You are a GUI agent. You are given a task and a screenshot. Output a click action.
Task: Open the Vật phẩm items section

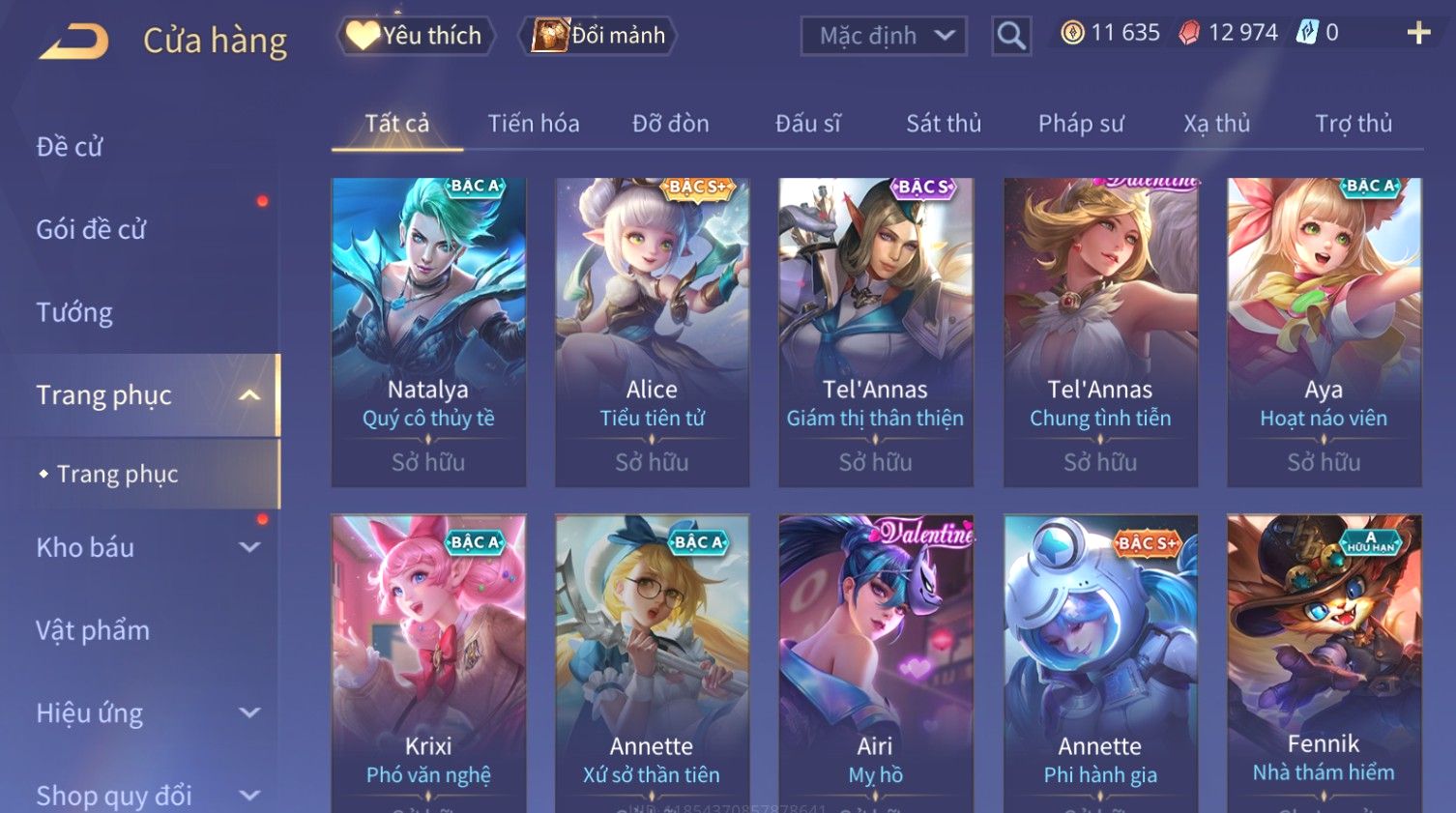93,630
